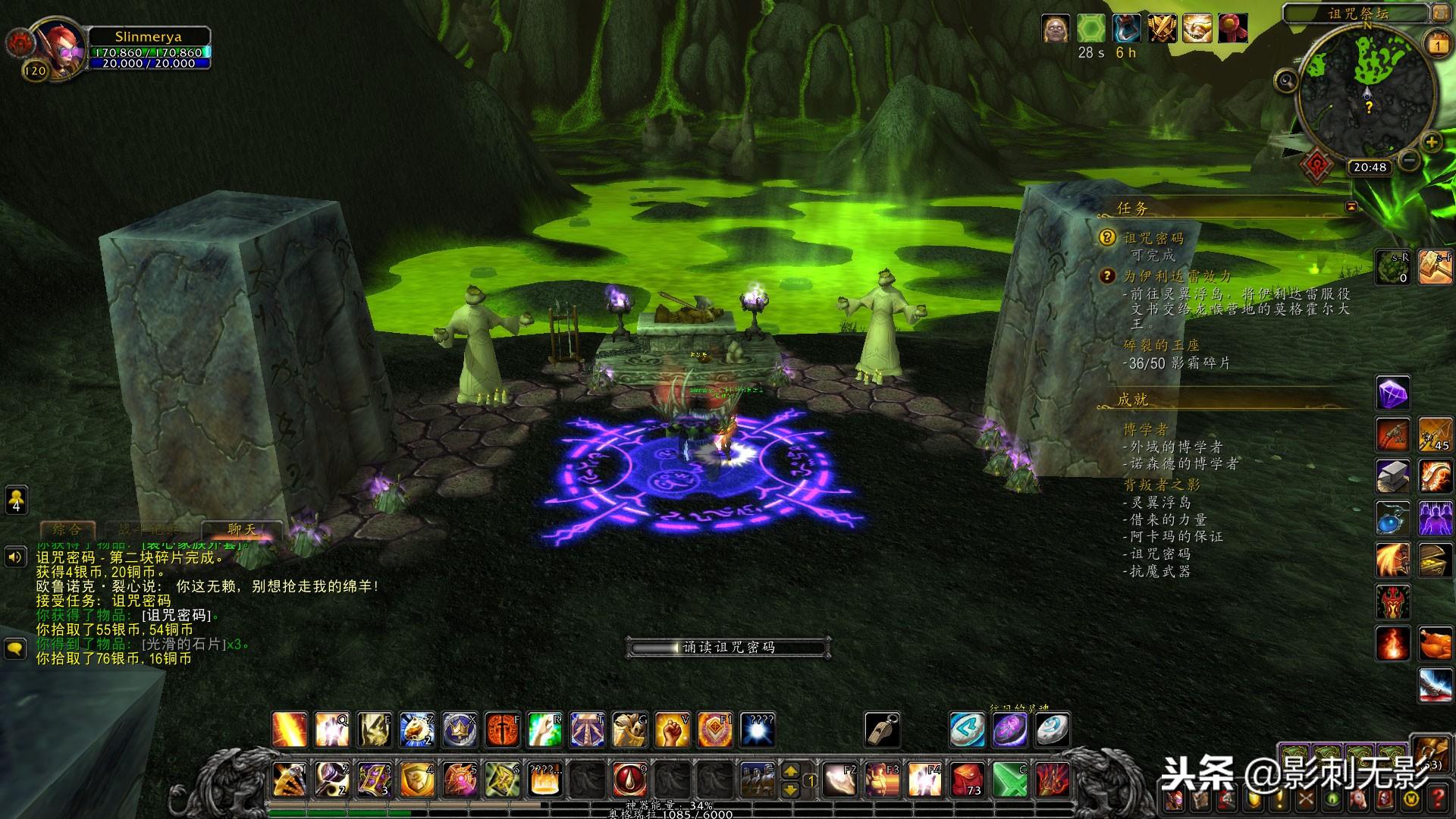Select the 诅咒密码 quest in tracker
This screenshot has width=1456, height=819.
pyautogui.click(x=1153, y=238)
